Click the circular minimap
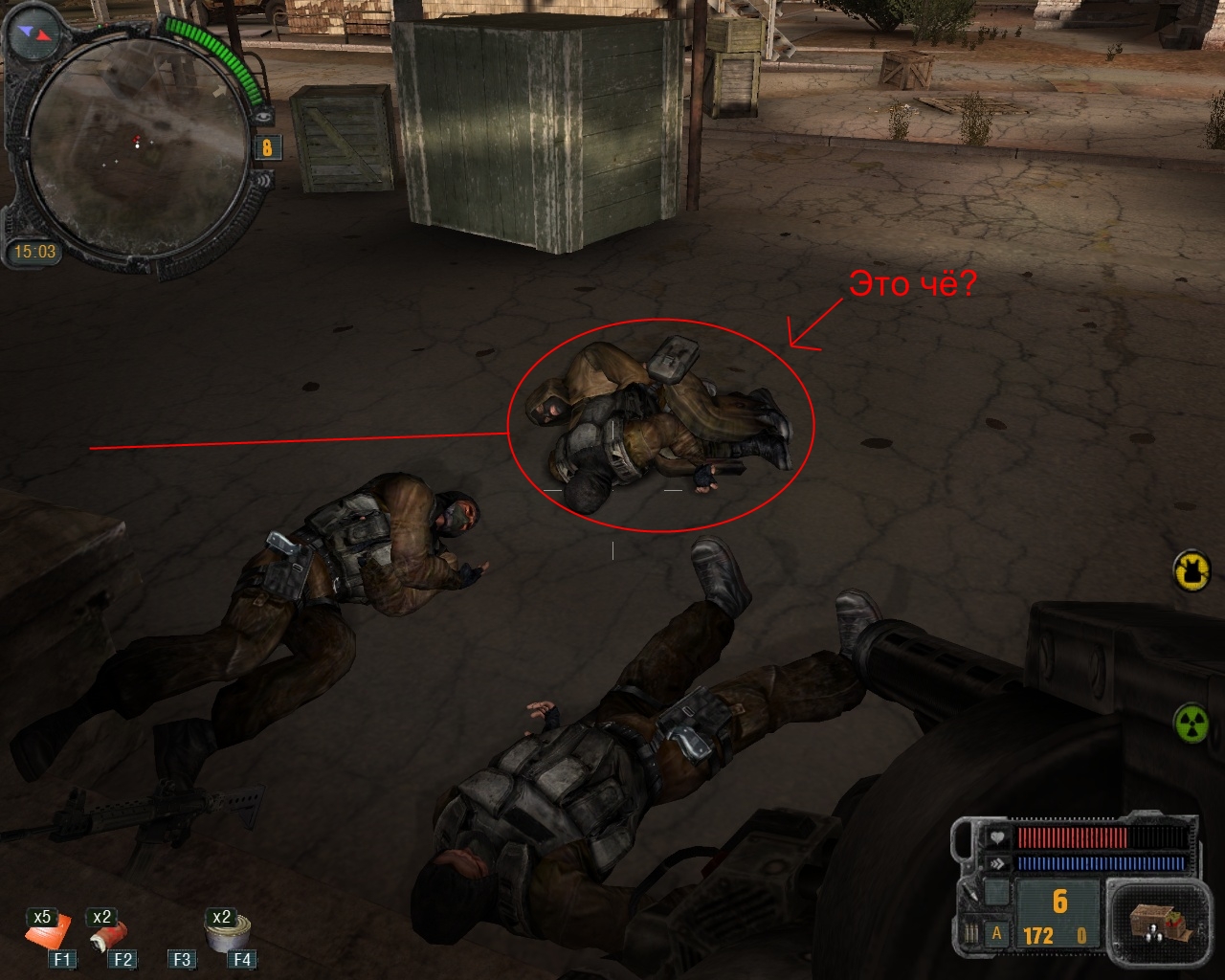Image resolution: width=1225 pixels, height=980 pixels. pyautogui.click(x=136, y=146)
